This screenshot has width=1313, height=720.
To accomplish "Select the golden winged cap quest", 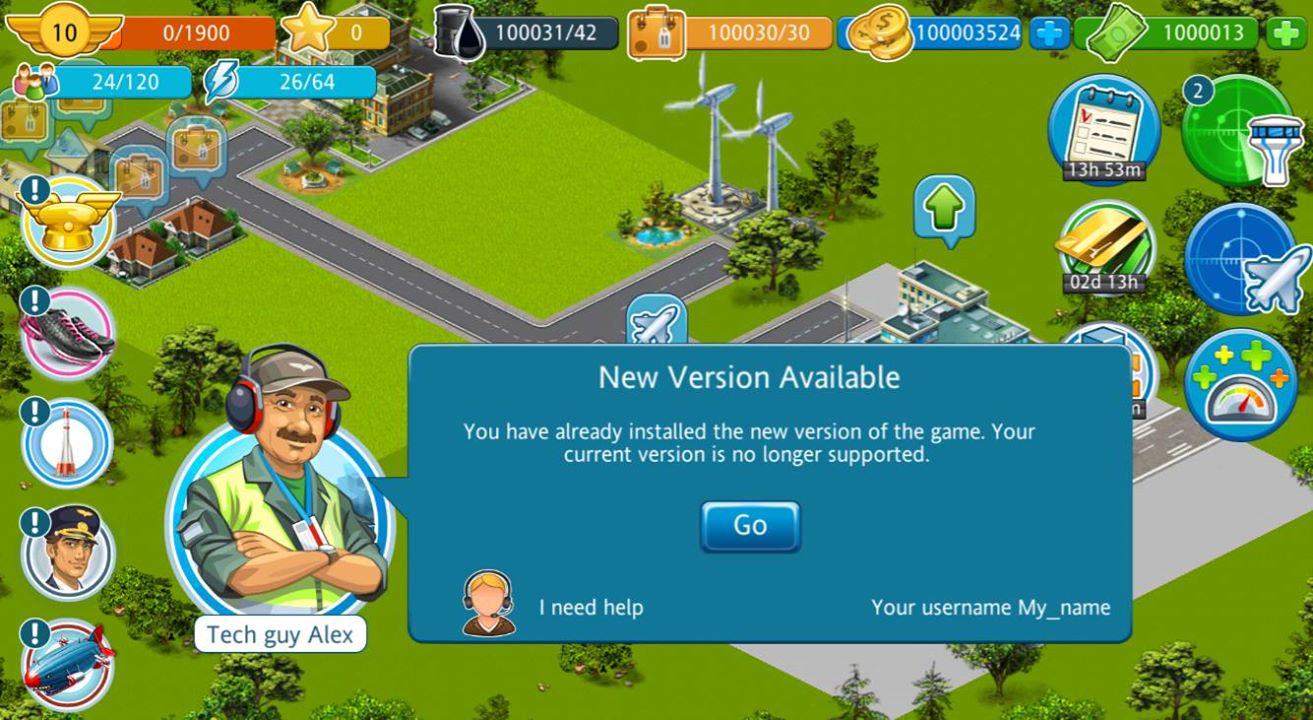I will point(69,222).
